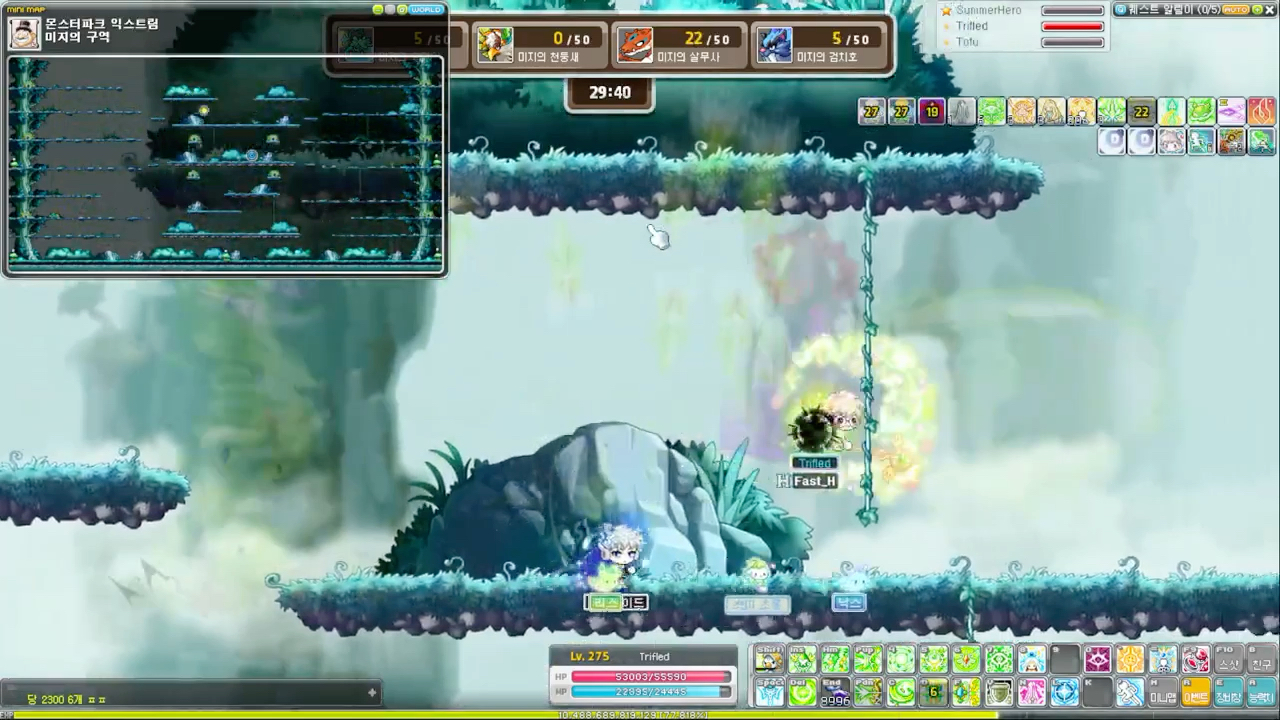Expand the meso display with its arrow
The width and height of the screenshot is (1280, 720).
(x=371, y=692)
